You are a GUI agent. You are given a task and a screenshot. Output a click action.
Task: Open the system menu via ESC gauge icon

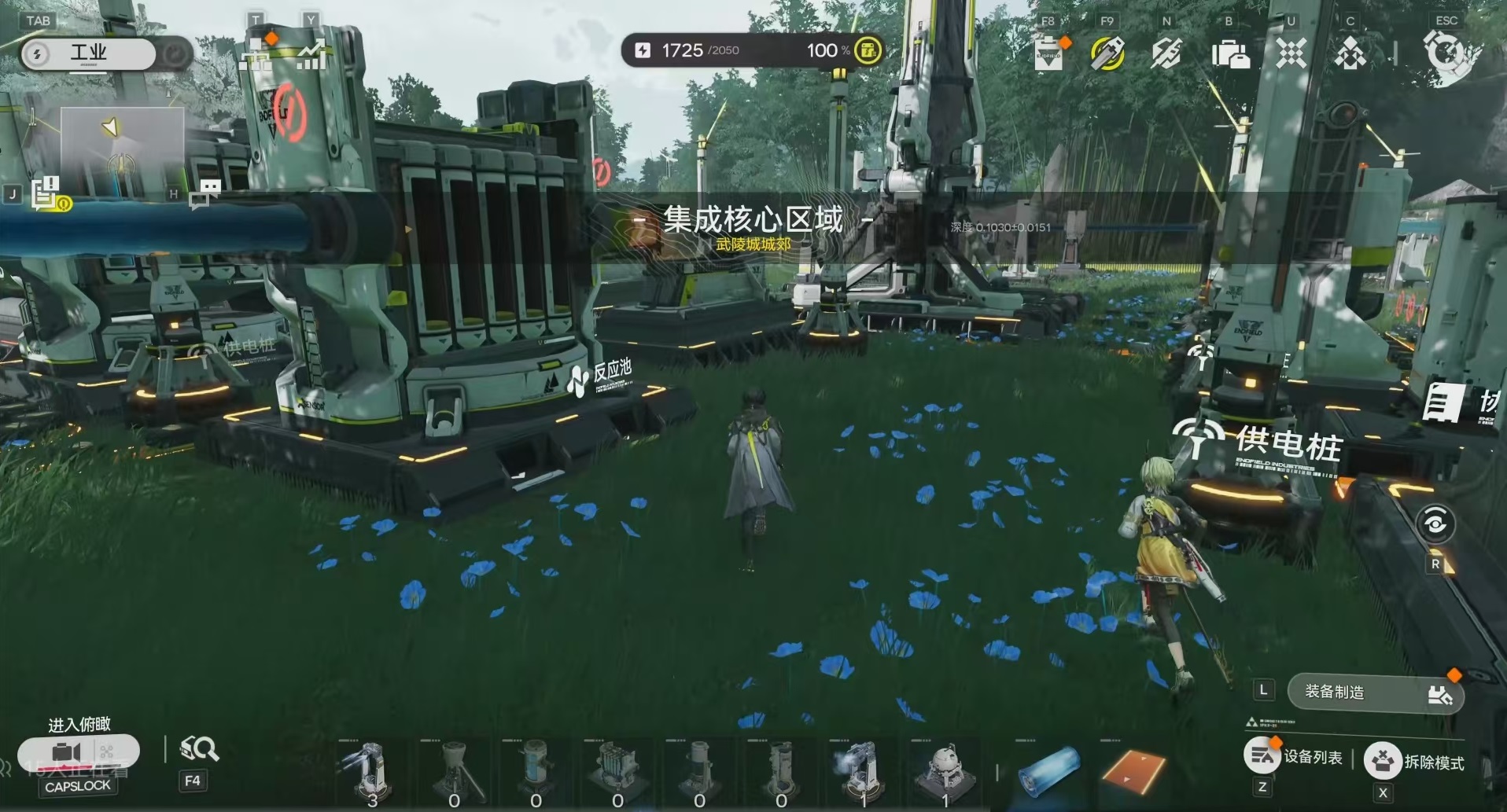tap(1446, 52)
